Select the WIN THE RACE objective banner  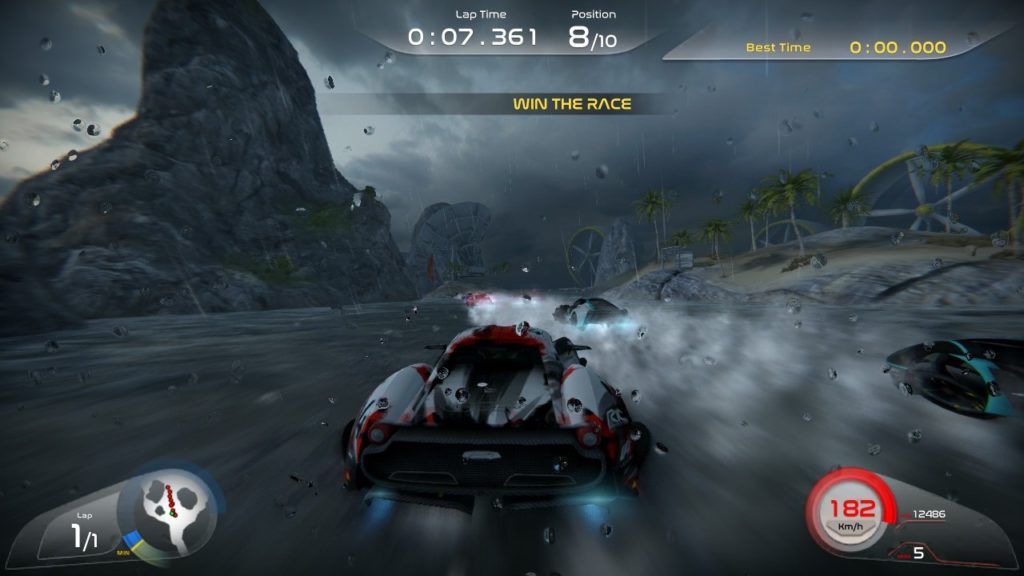click(572, 104)
